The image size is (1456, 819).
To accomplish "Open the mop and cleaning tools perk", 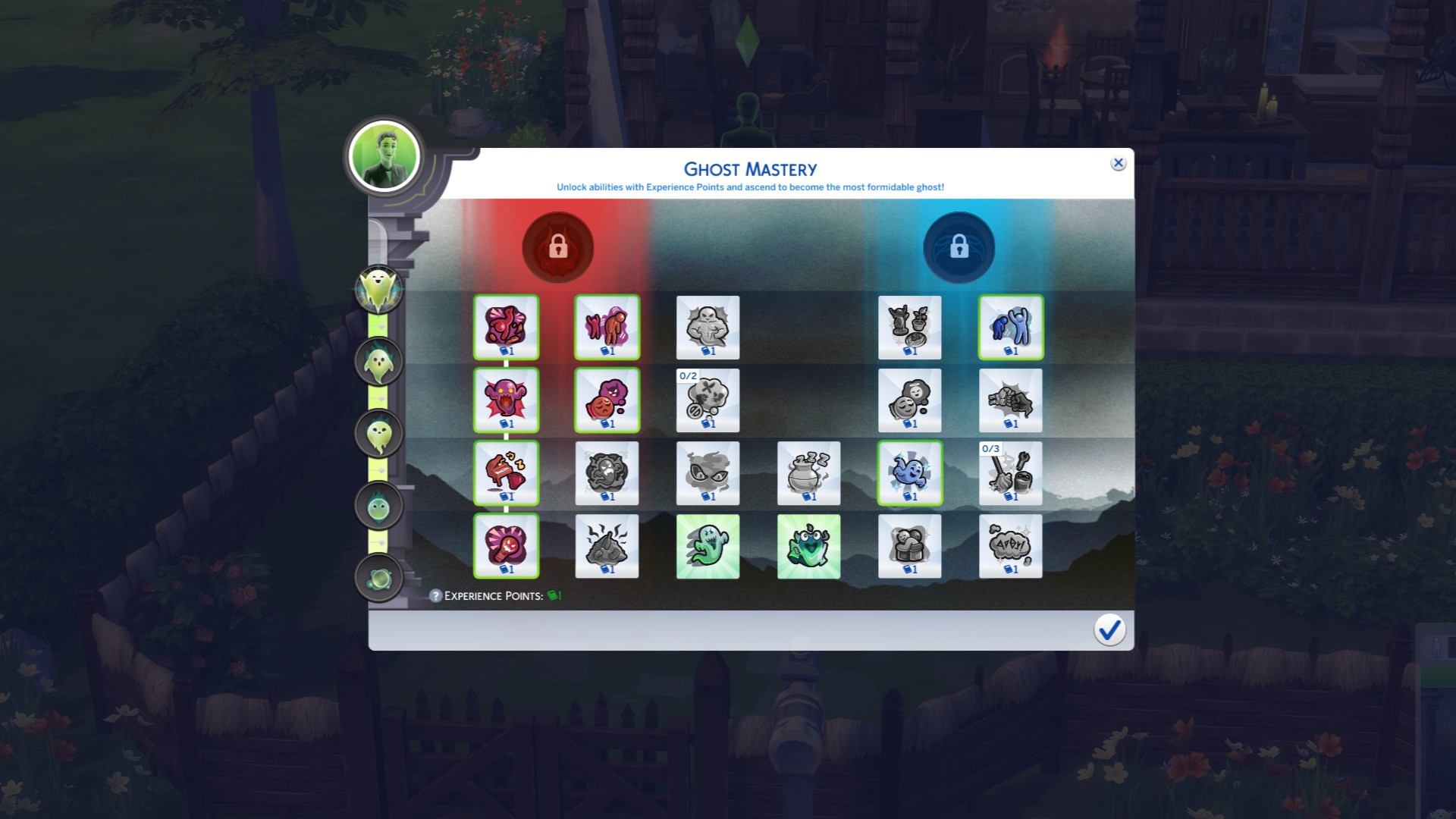I will pyautogui.click(x=1011, y=472).
